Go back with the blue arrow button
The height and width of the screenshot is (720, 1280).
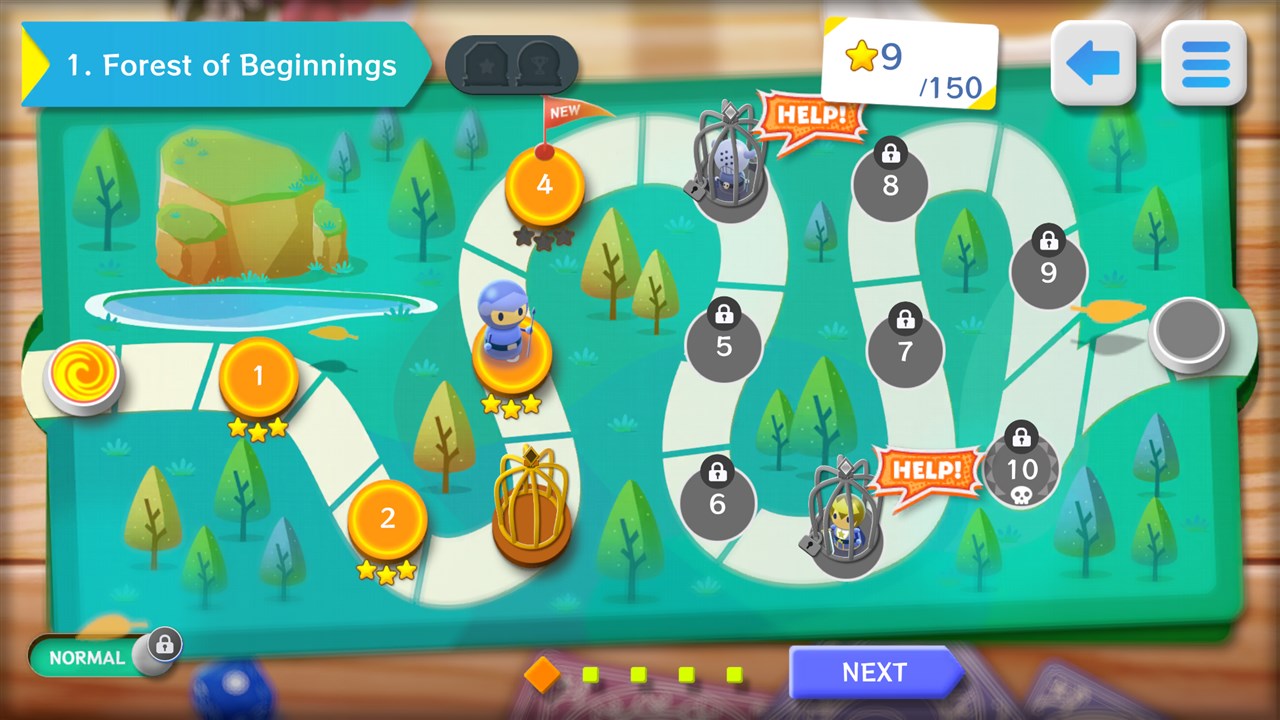pyautogui.click(x=1093, y=65)
